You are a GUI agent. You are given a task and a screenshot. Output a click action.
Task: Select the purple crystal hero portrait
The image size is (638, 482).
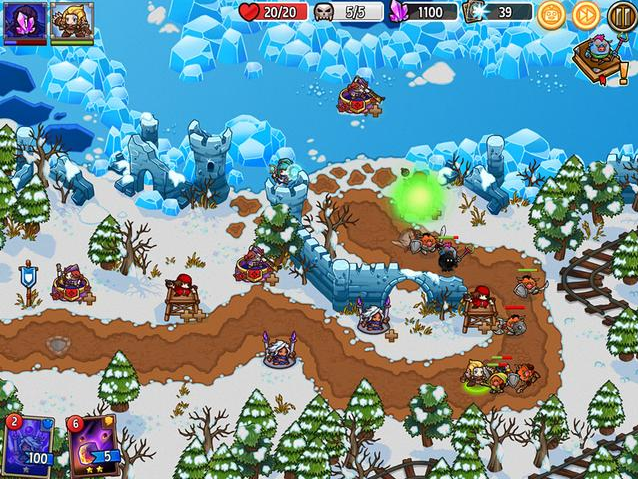[x=25, y=22]
